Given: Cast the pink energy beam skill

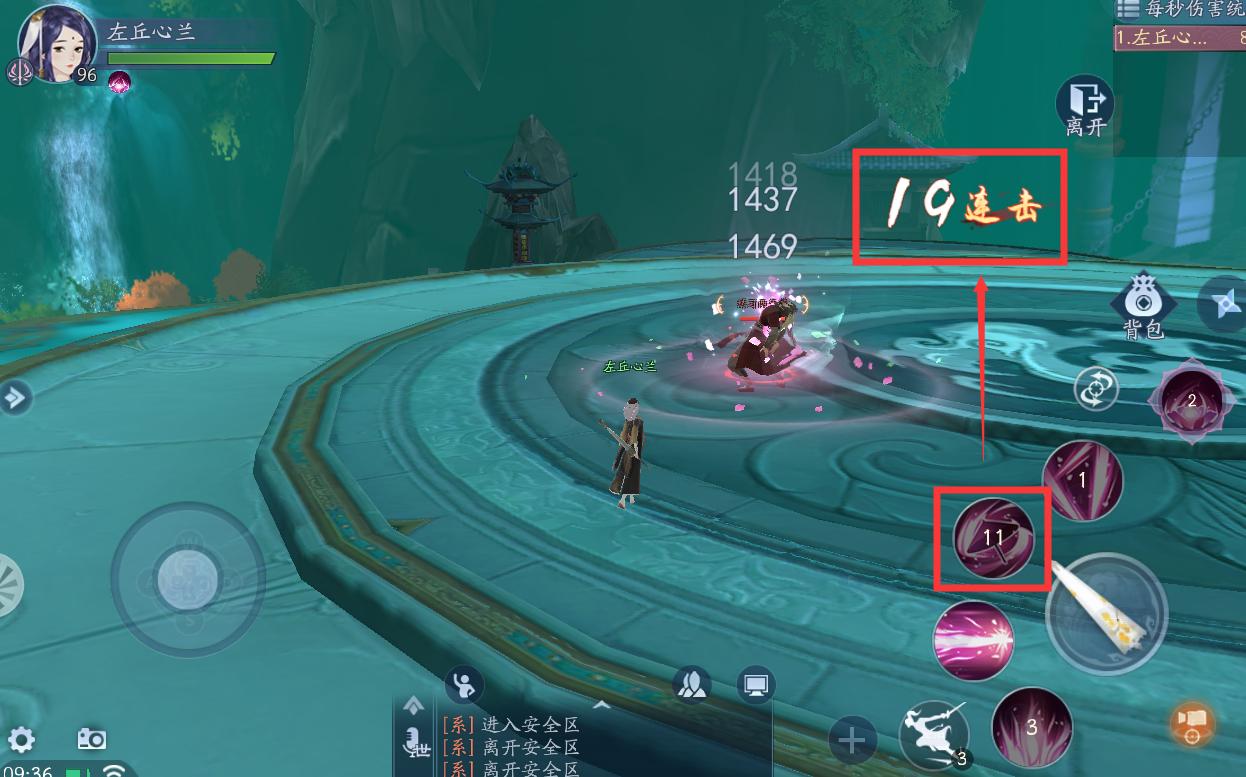Looking at the screenshot, I should click(x=973, y=641).
